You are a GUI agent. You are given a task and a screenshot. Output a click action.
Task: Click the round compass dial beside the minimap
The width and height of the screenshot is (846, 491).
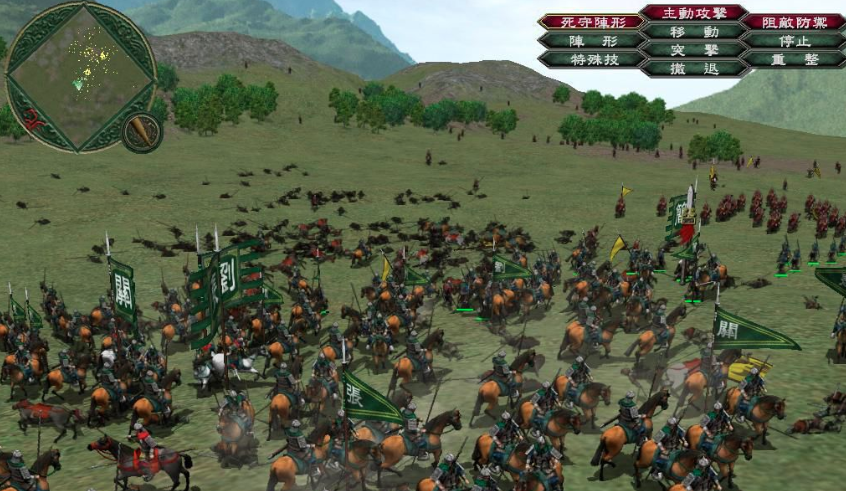142,131
